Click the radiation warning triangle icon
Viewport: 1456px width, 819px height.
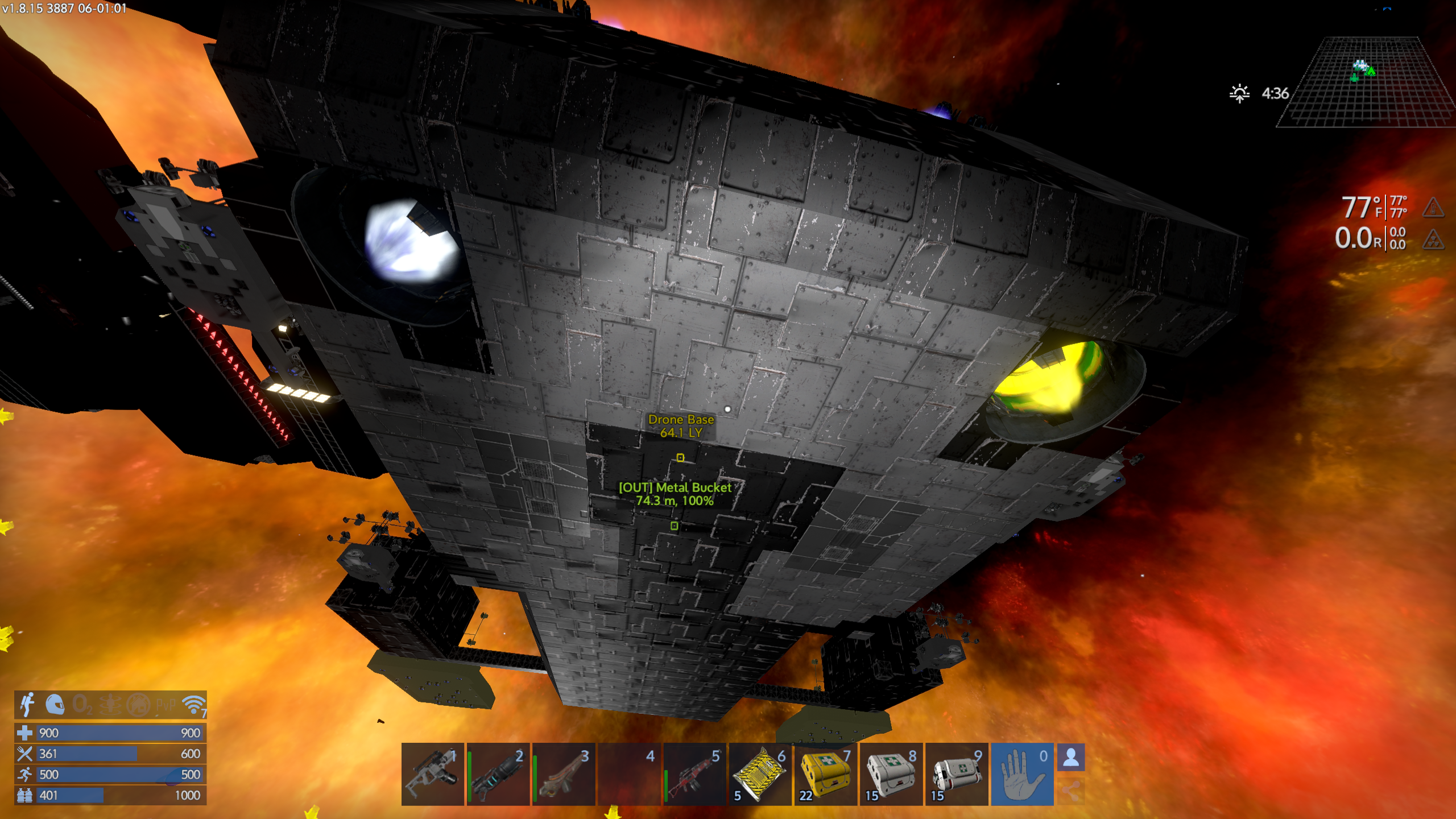click(x=1433, y=239)
